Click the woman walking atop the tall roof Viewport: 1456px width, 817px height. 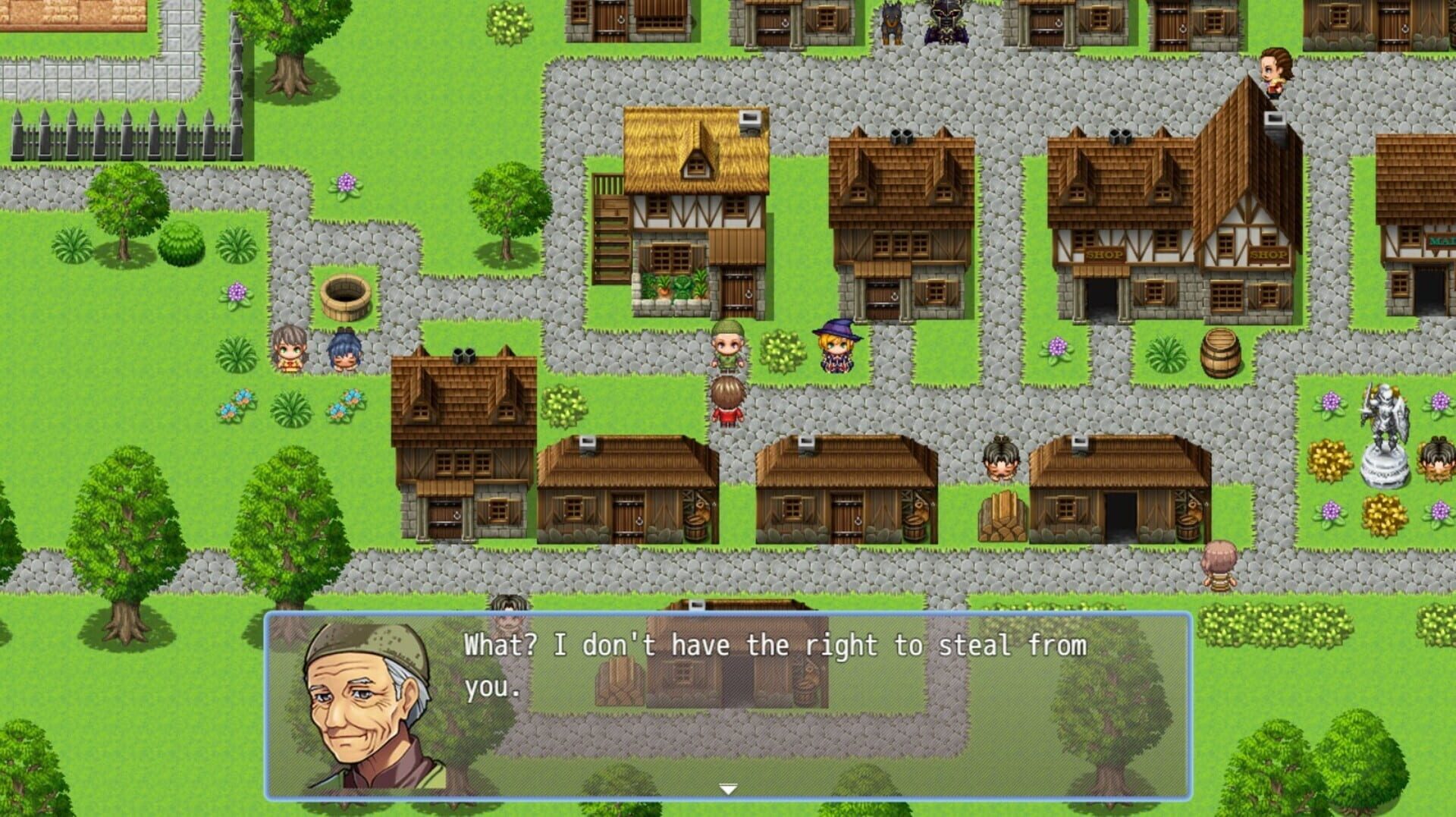(x=1275, y=68)
